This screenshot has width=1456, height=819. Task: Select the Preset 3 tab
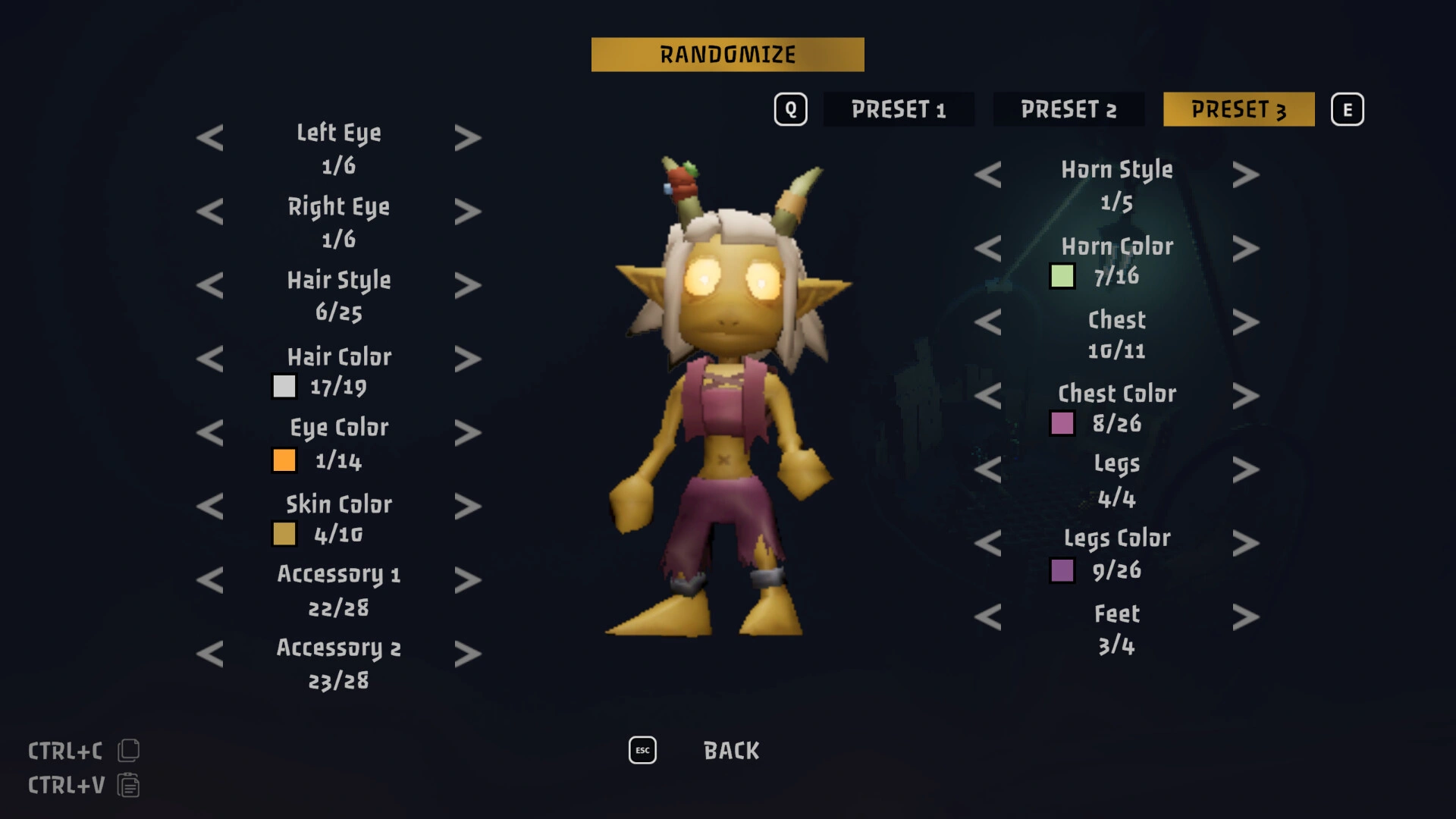click(1238, 109)
